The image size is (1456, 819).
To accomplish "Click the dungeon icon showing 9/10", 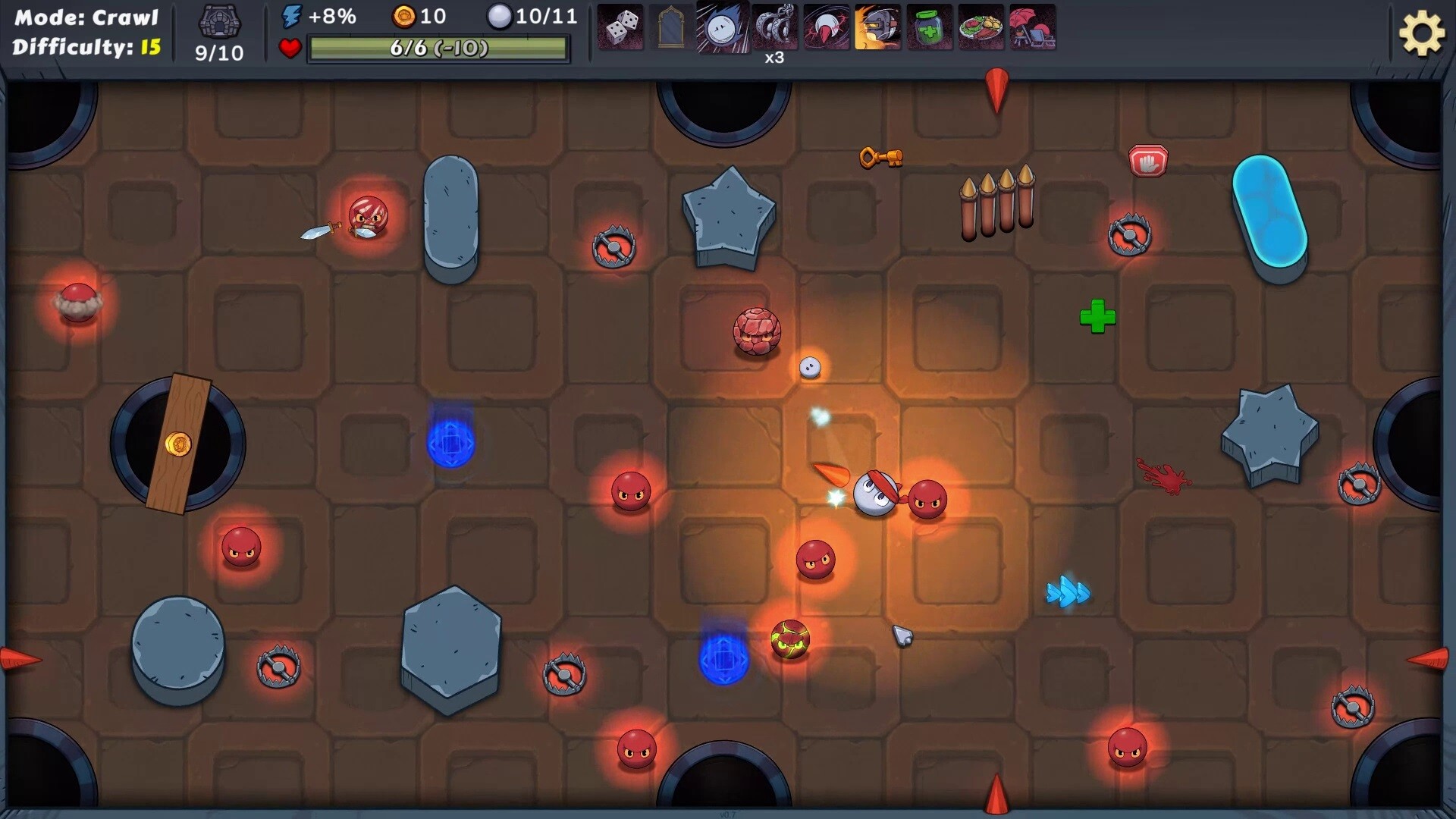I will [x=218, y=30].
